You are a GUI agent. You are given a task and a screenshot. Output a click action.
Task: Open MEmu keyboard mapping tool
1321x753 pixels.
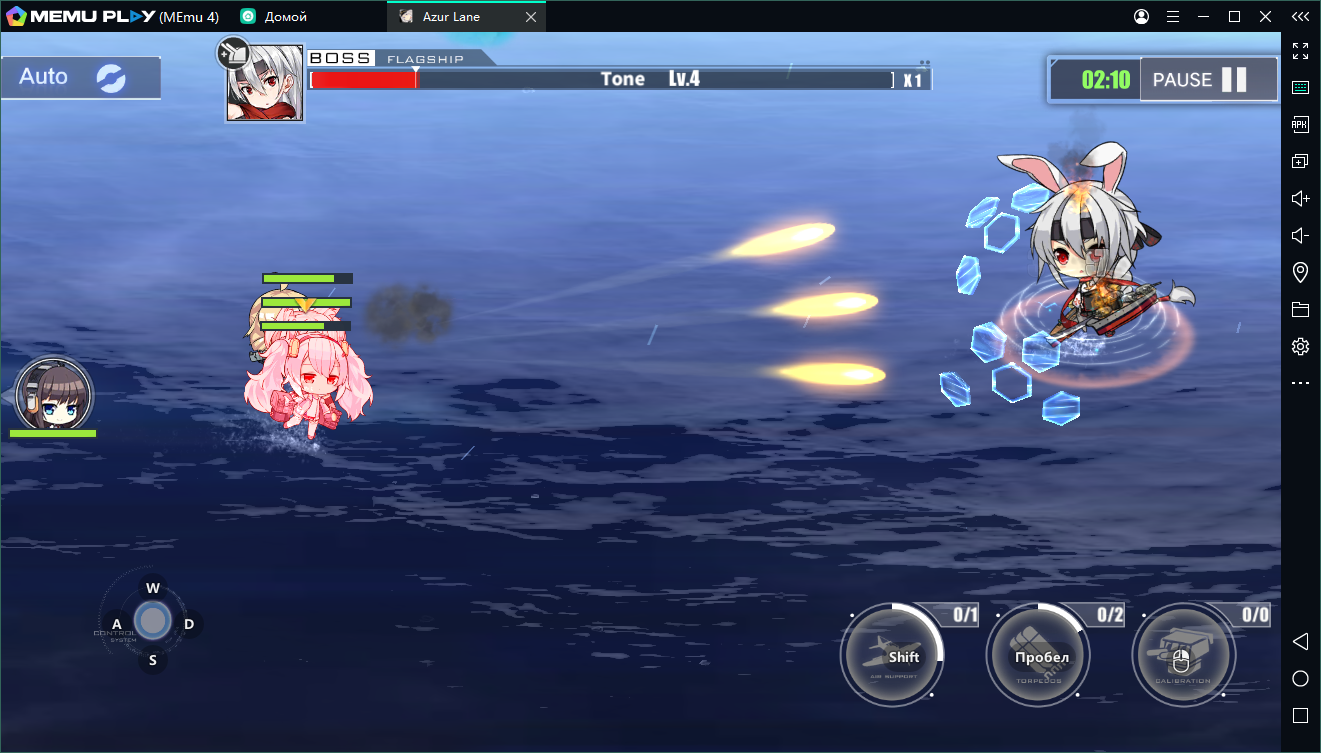click(1300, 87)
